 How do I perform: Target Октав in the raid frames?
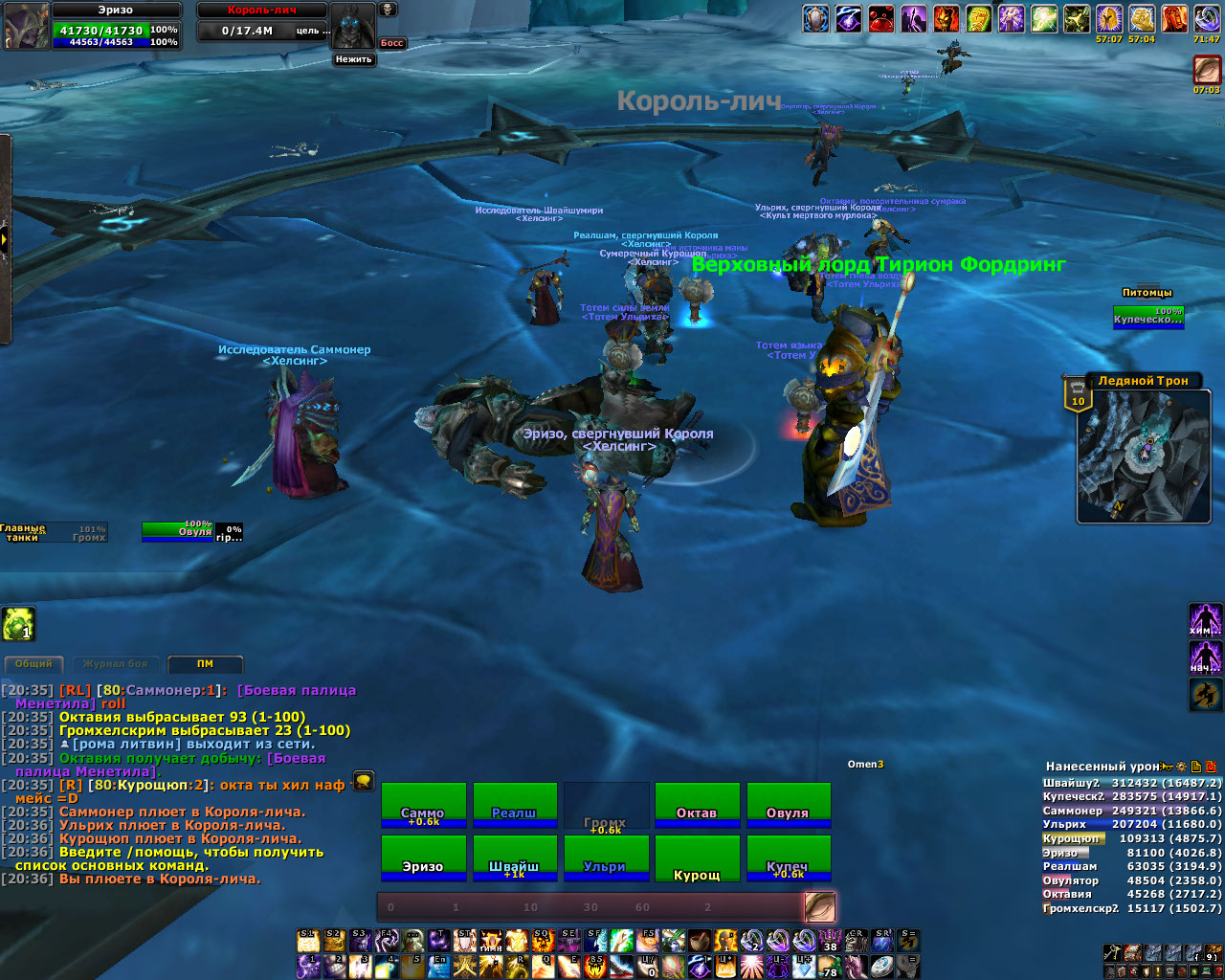pos(697,804)
